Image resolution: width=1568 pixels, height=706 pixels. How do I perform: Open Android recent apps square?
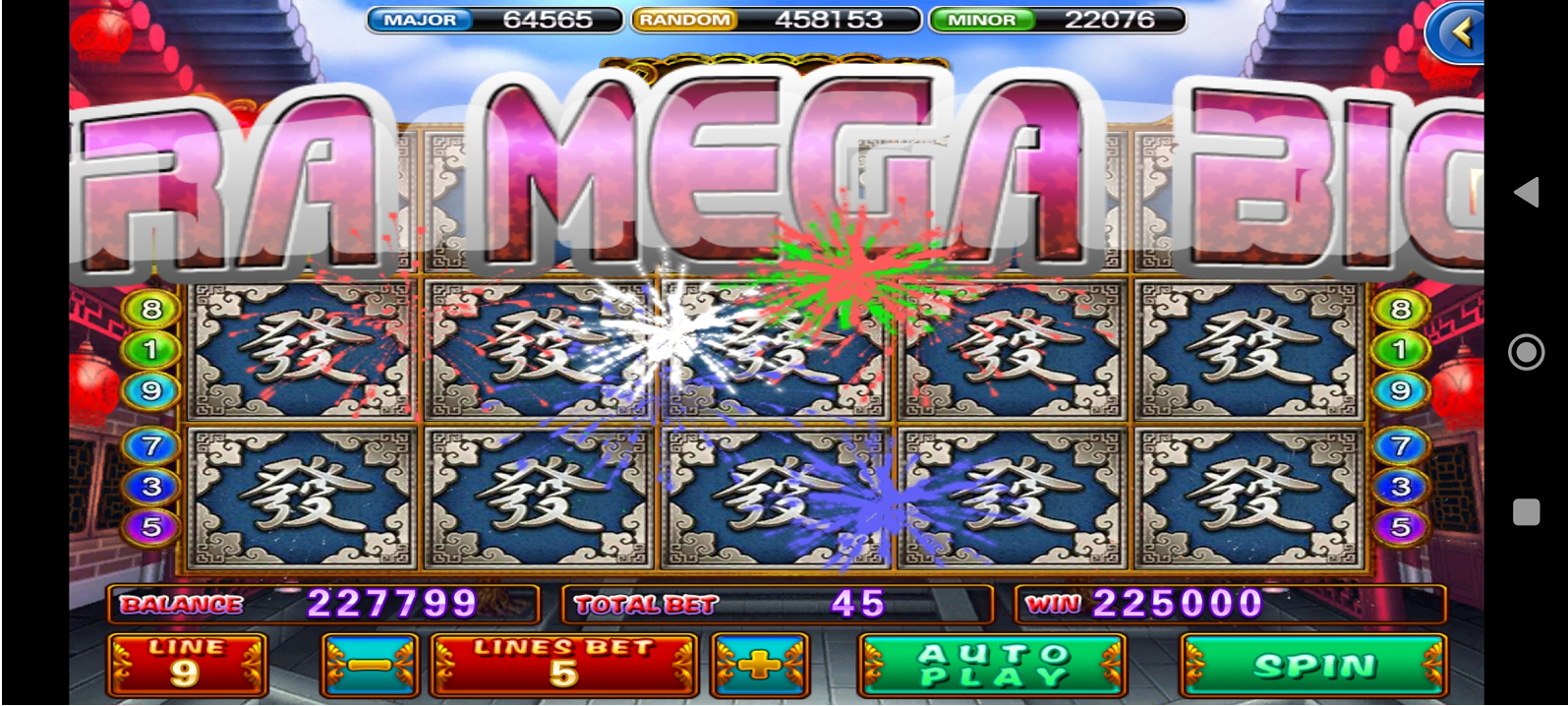click(x=1526, y=512)
